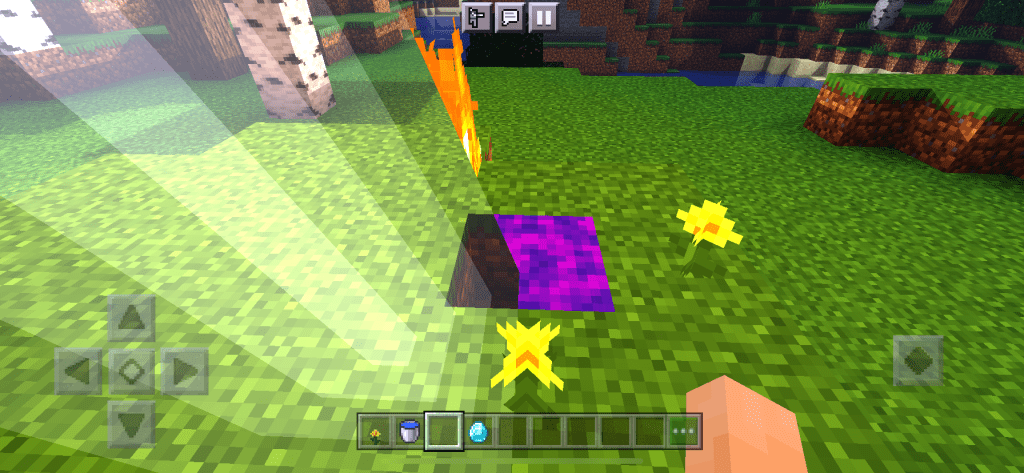The height and width of the screenshot is (473, 1024).
Task: Tap the emote figure button
Action: 477,17
